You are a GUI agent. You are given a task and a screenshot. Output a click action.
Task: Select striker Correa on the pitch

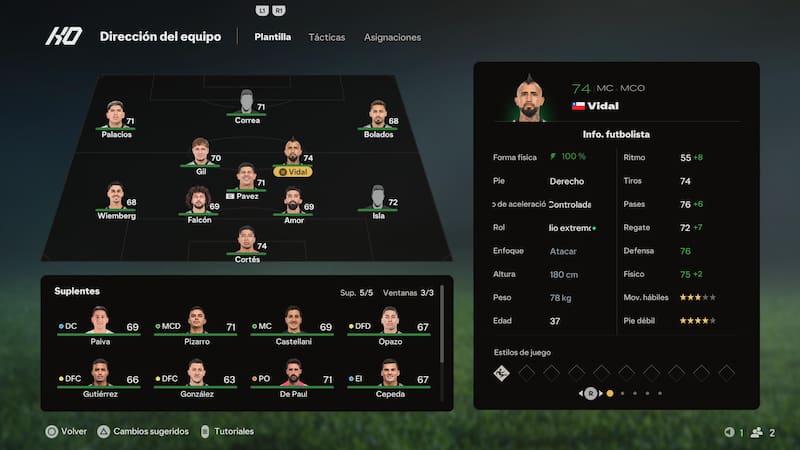[247, 106]
